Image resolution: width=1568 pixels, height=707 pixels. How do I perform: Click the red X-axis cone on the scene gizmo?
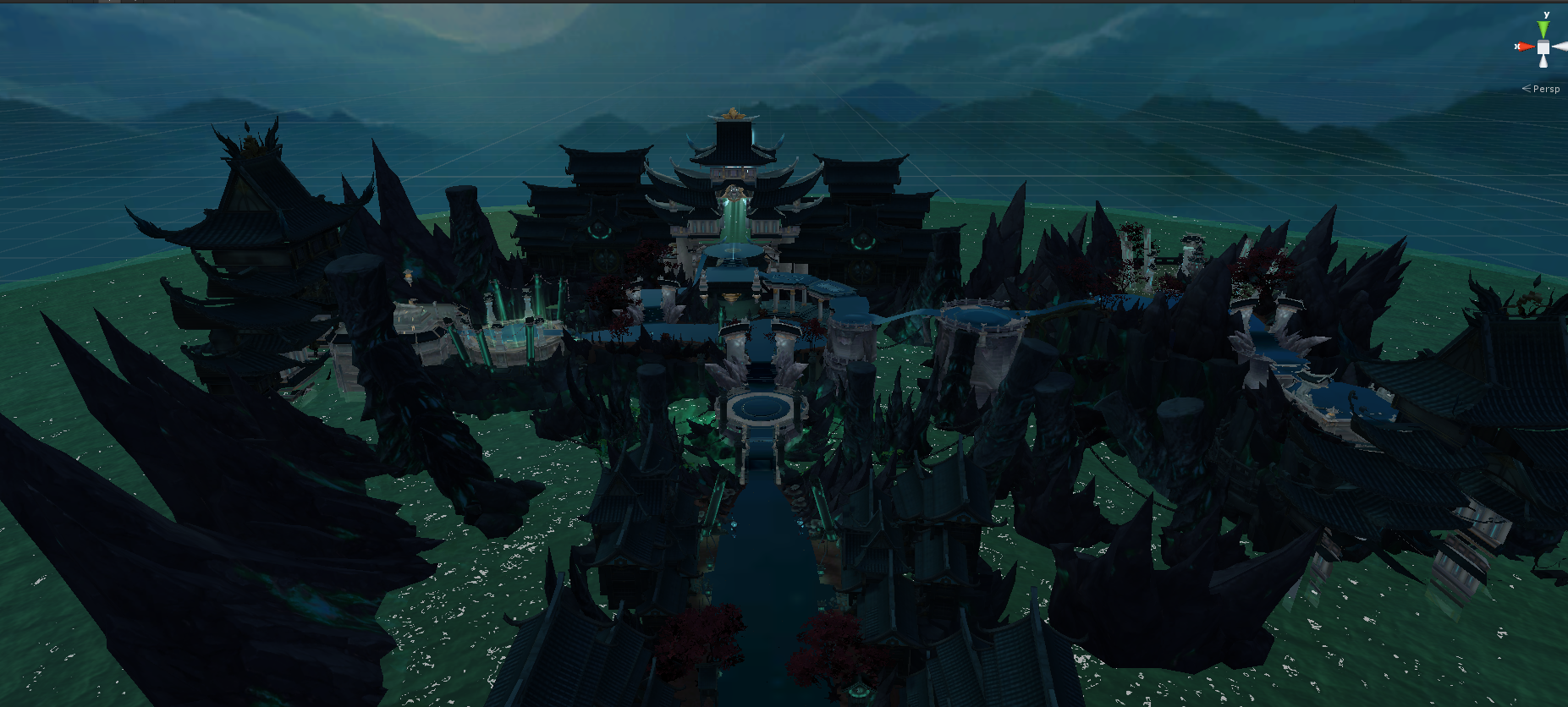[x=1525, y=47]
